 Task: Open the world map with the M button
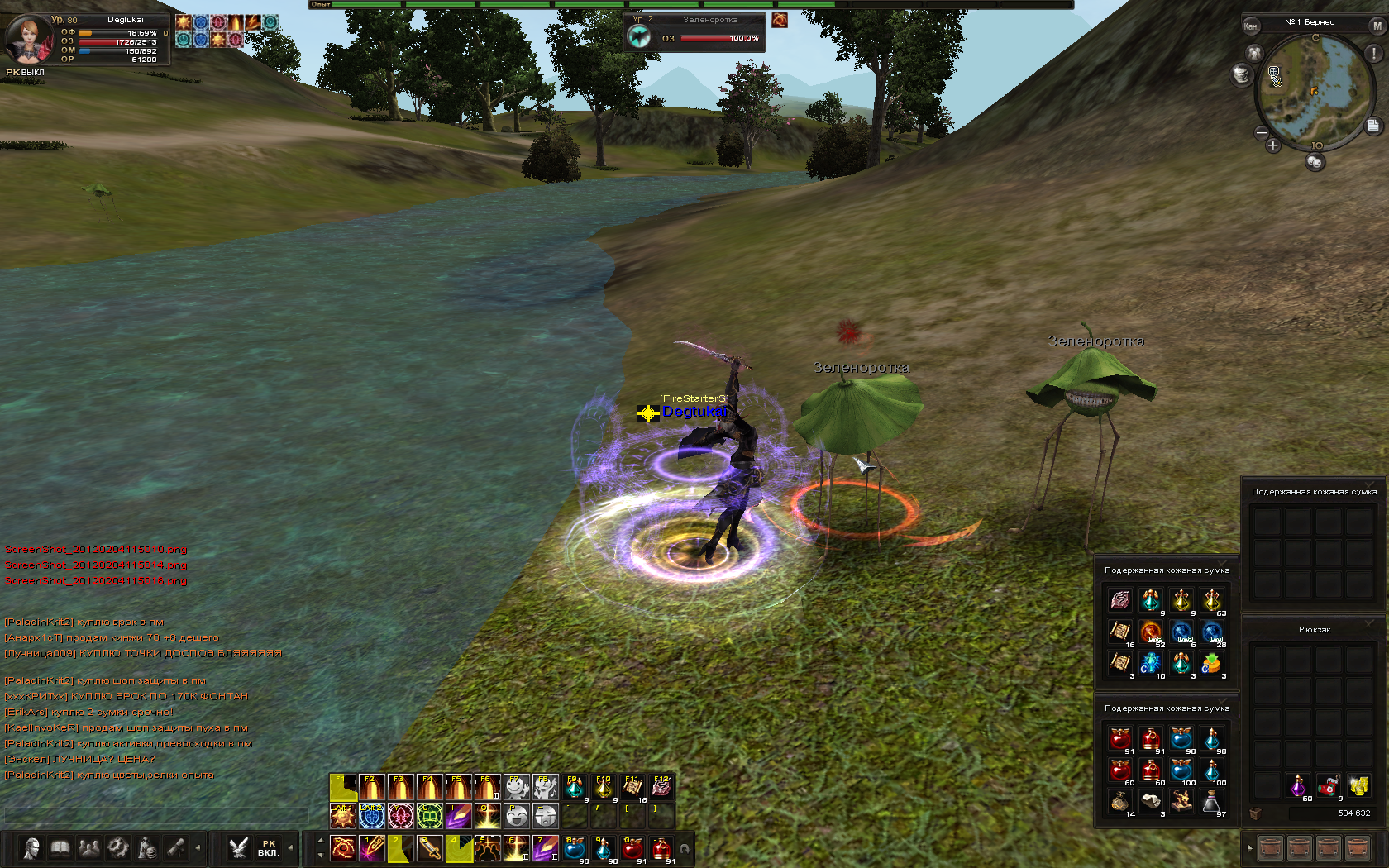coord(1377,26)
